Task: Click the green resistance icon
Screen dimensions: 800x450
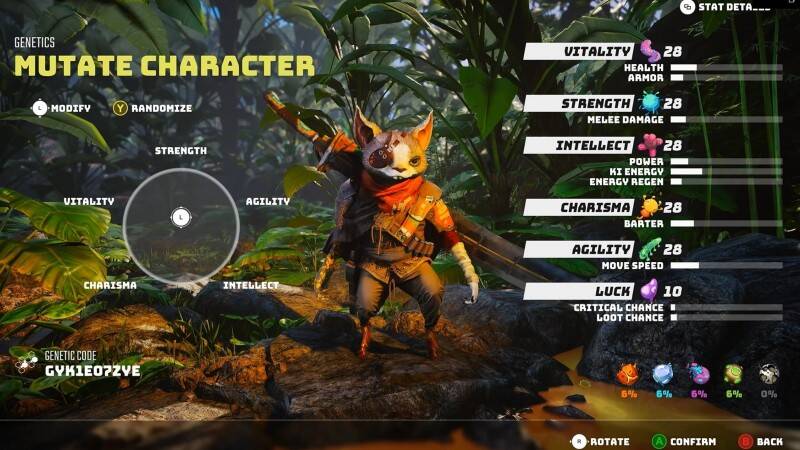Action: [x=733, y=375]
